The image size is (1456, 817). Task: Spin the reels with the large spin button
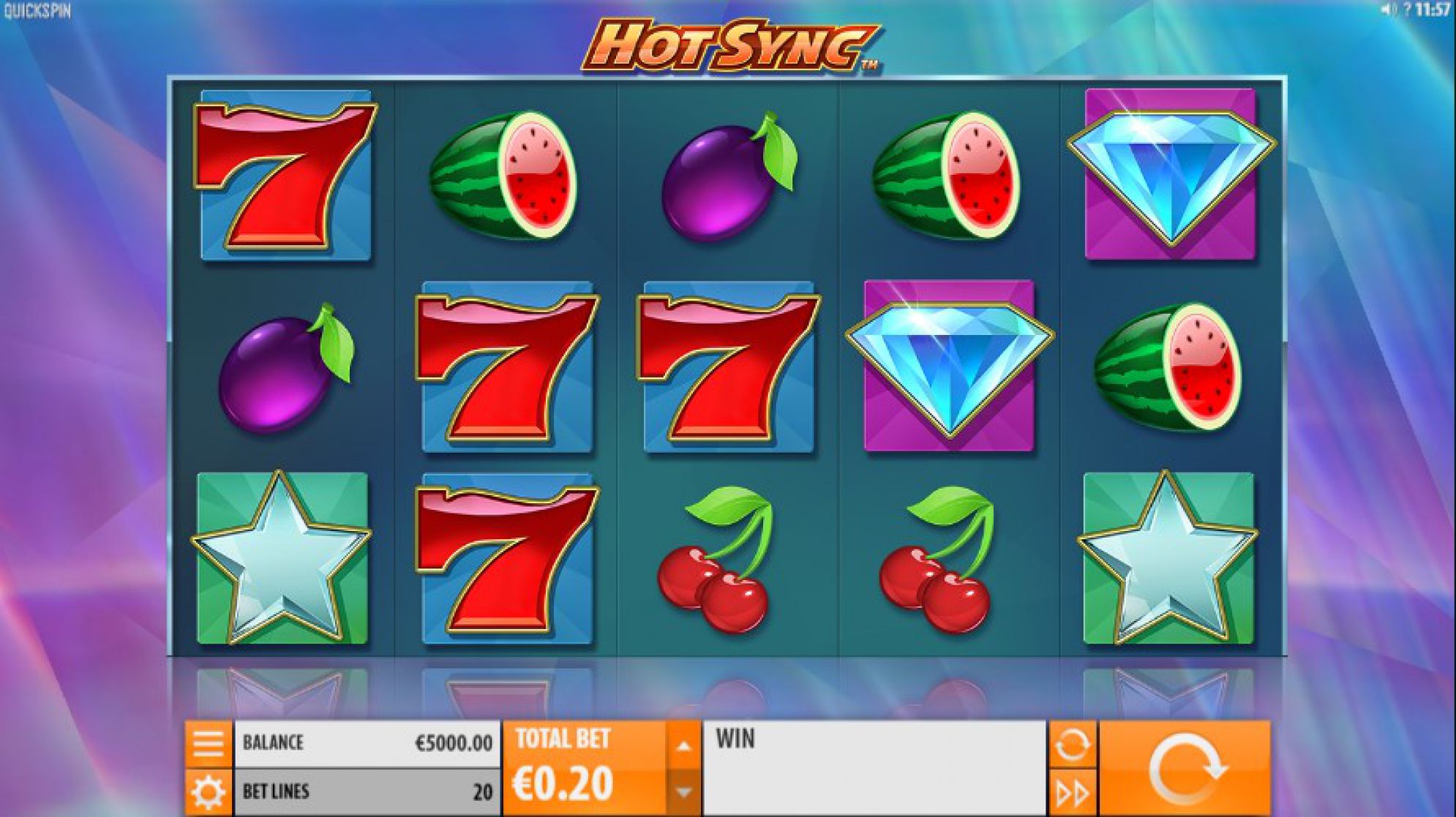(x=1185, y=768)
